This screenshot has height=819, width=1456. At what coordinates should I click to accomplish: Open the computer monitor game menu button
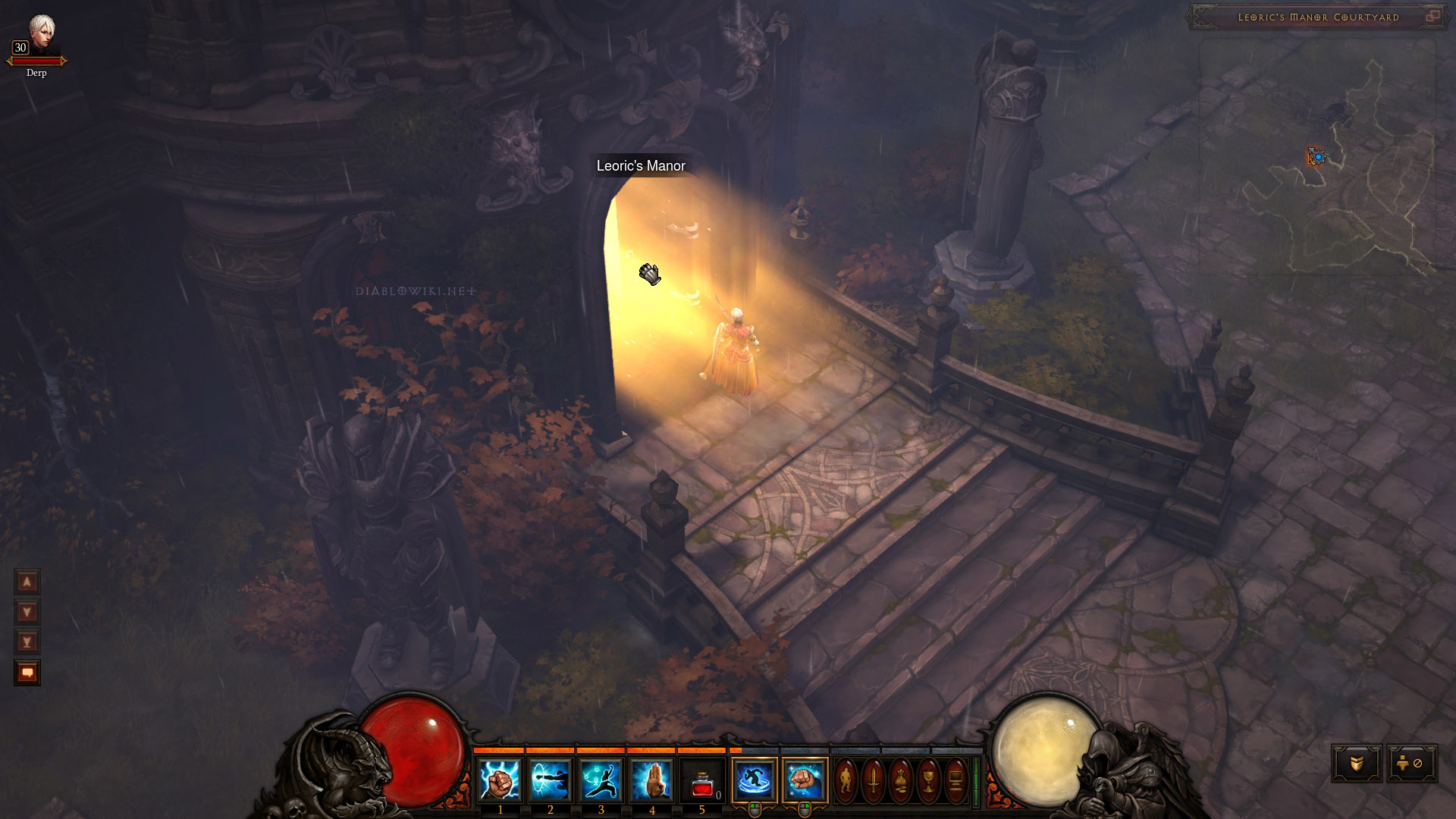(x=955, y=780)
